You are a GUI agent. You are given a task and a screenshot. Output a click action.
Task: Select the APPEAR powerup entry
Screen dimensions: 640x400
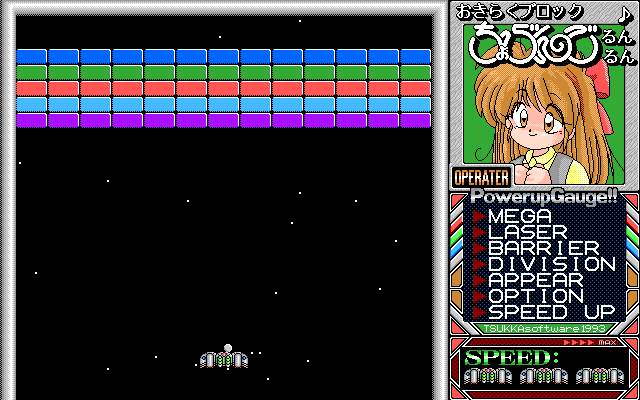(x=536, y=280)
